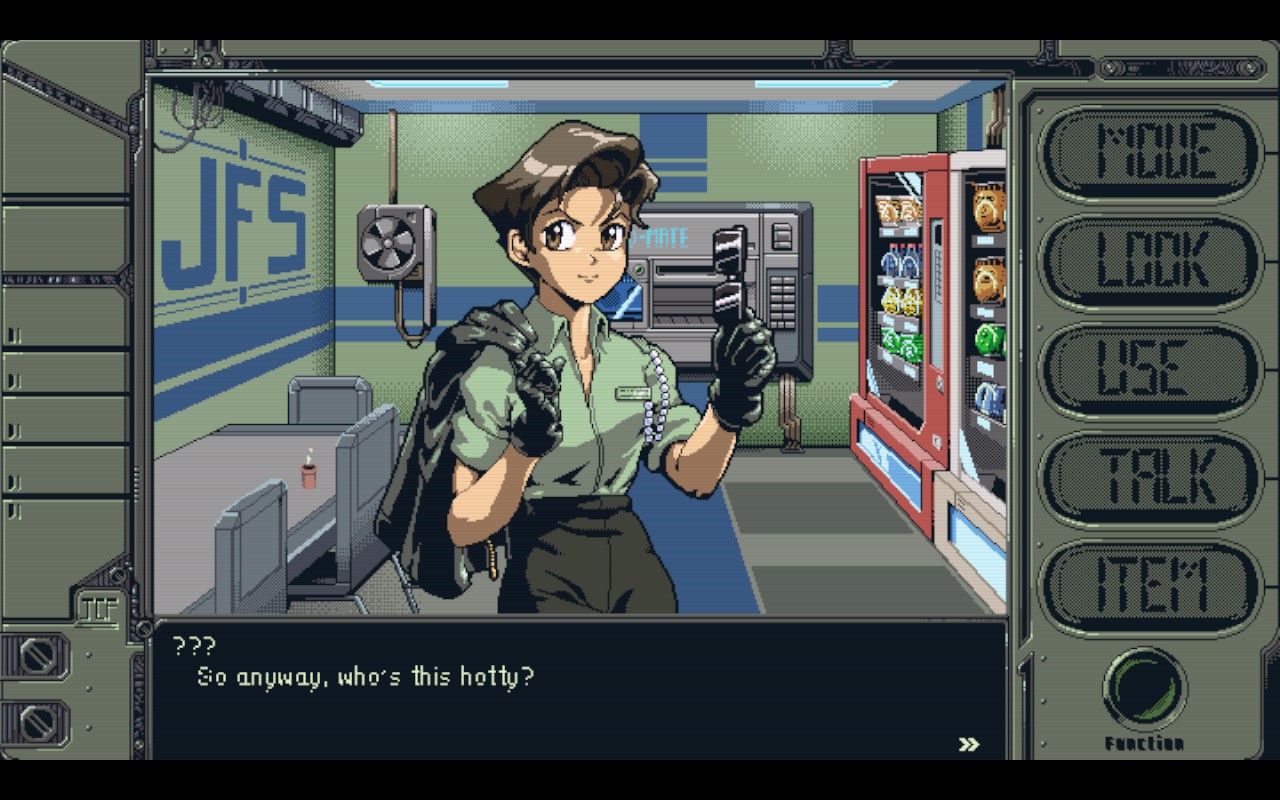The width and height of the screenshot is (1280, 800).
Task: Select the MOVE command button
Action: pos(1150,153)
